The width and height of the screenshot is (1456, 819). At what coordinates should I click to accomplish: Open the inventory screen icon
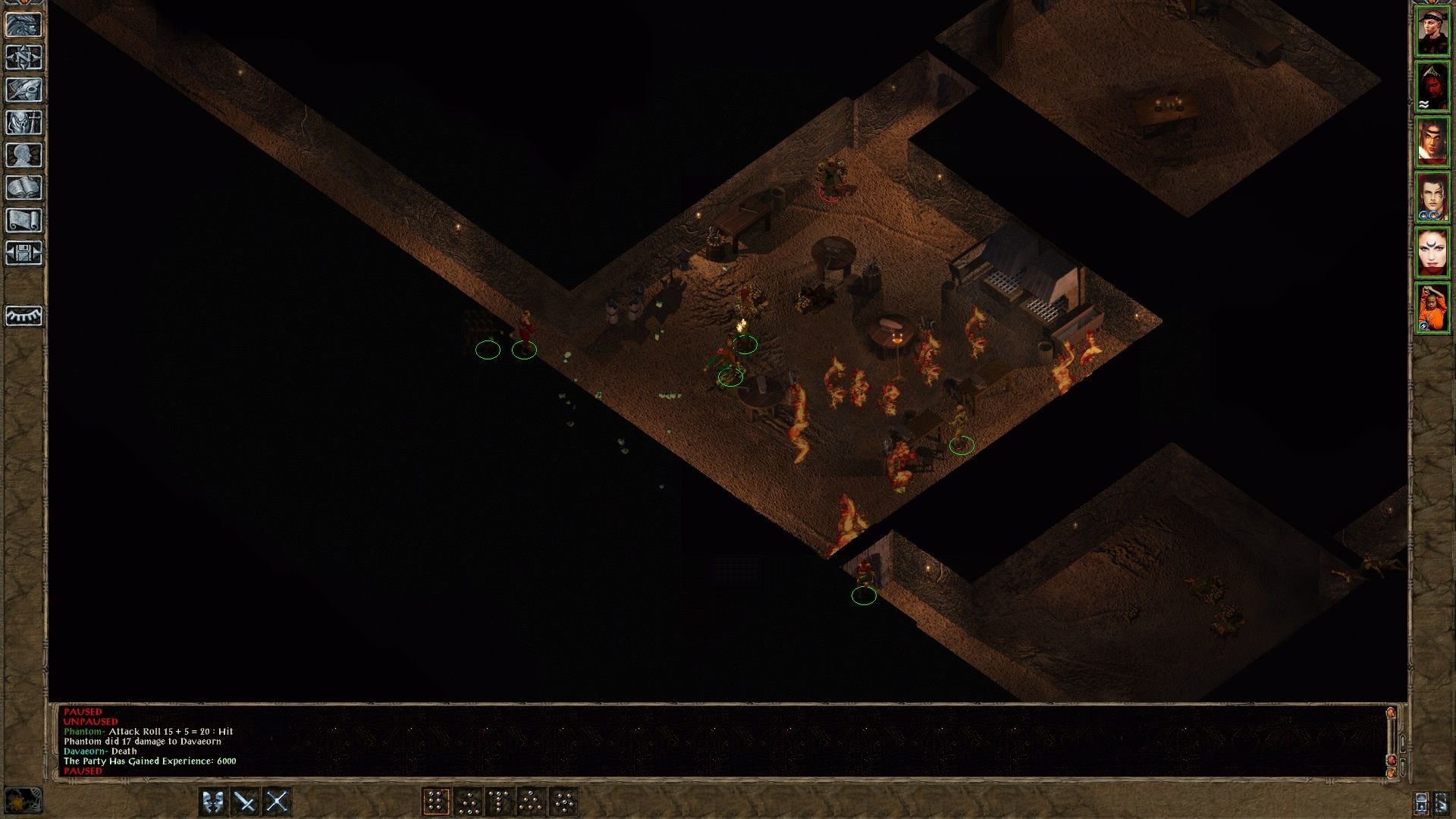coord(23,122)
